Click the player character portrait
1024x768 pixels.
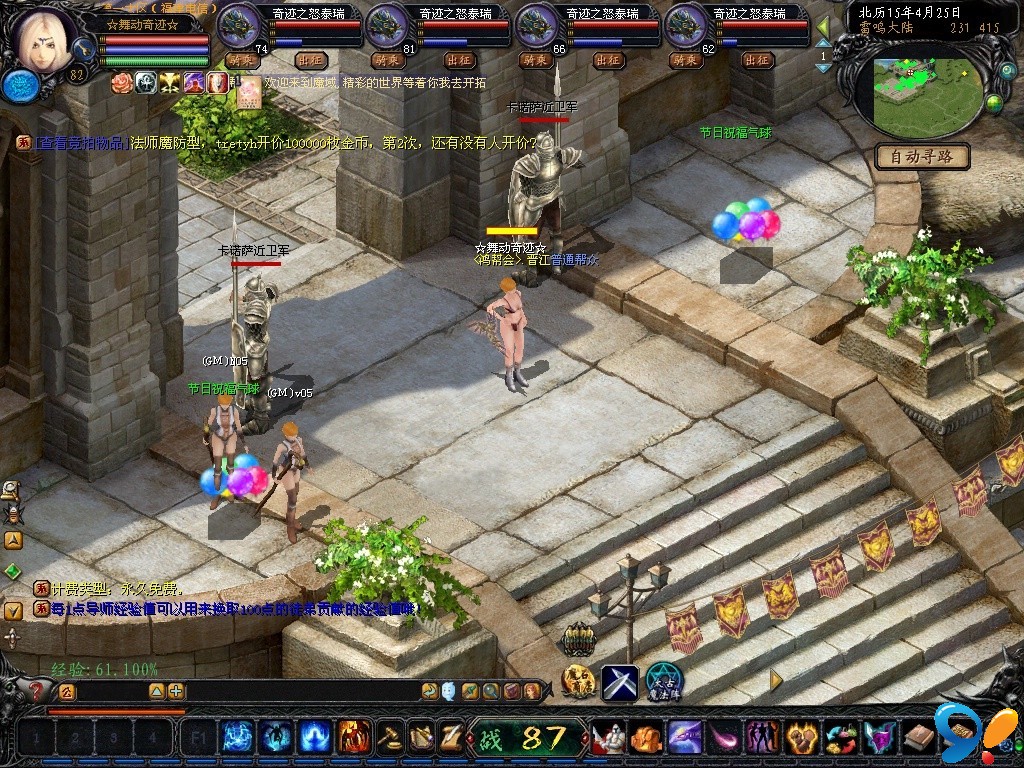coord(44,40)
